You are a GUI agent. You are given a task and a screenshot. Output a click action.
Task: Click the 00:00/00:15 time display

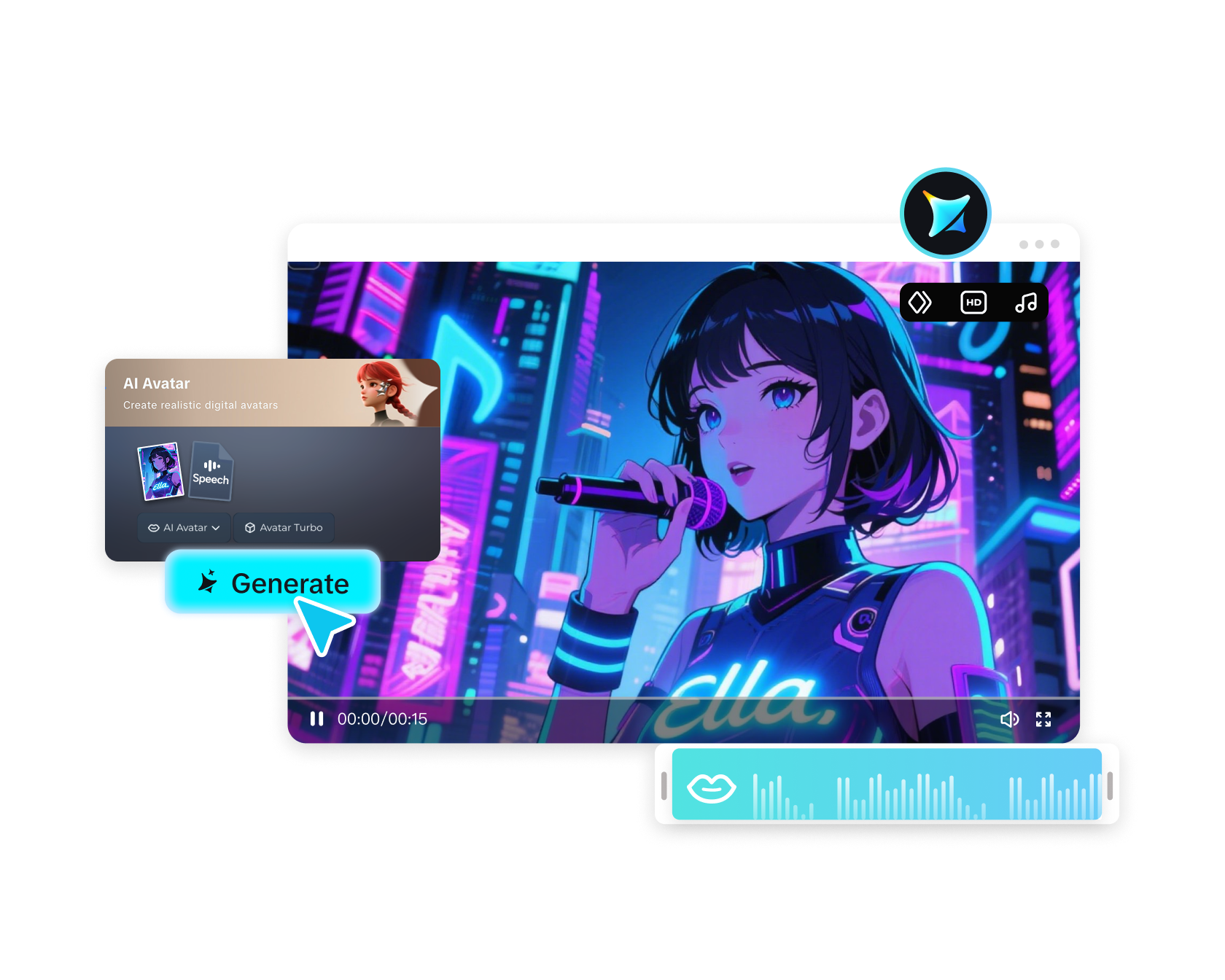(382, 719)
